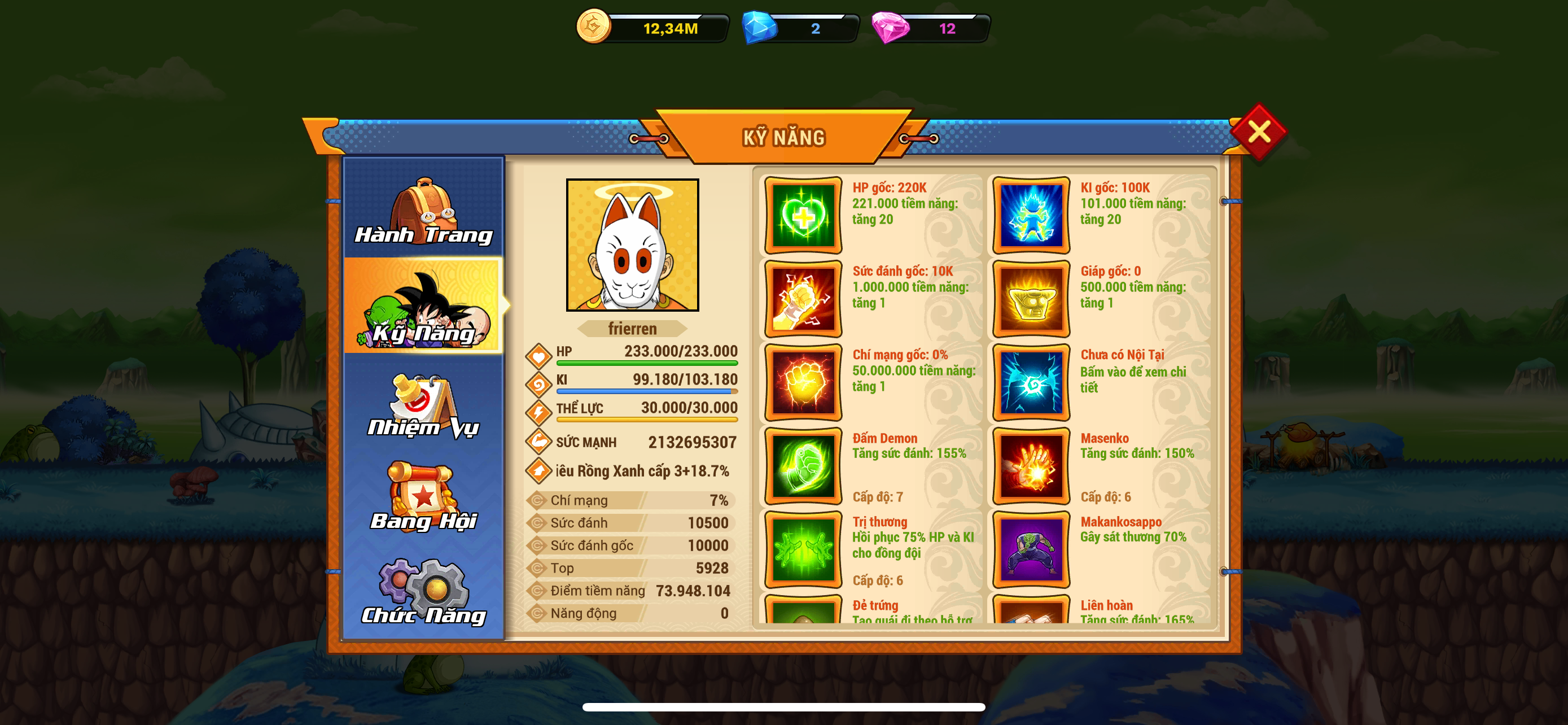Click the frierren character portrait
This screenshot has height=725, width=1568.
(632, 244)
